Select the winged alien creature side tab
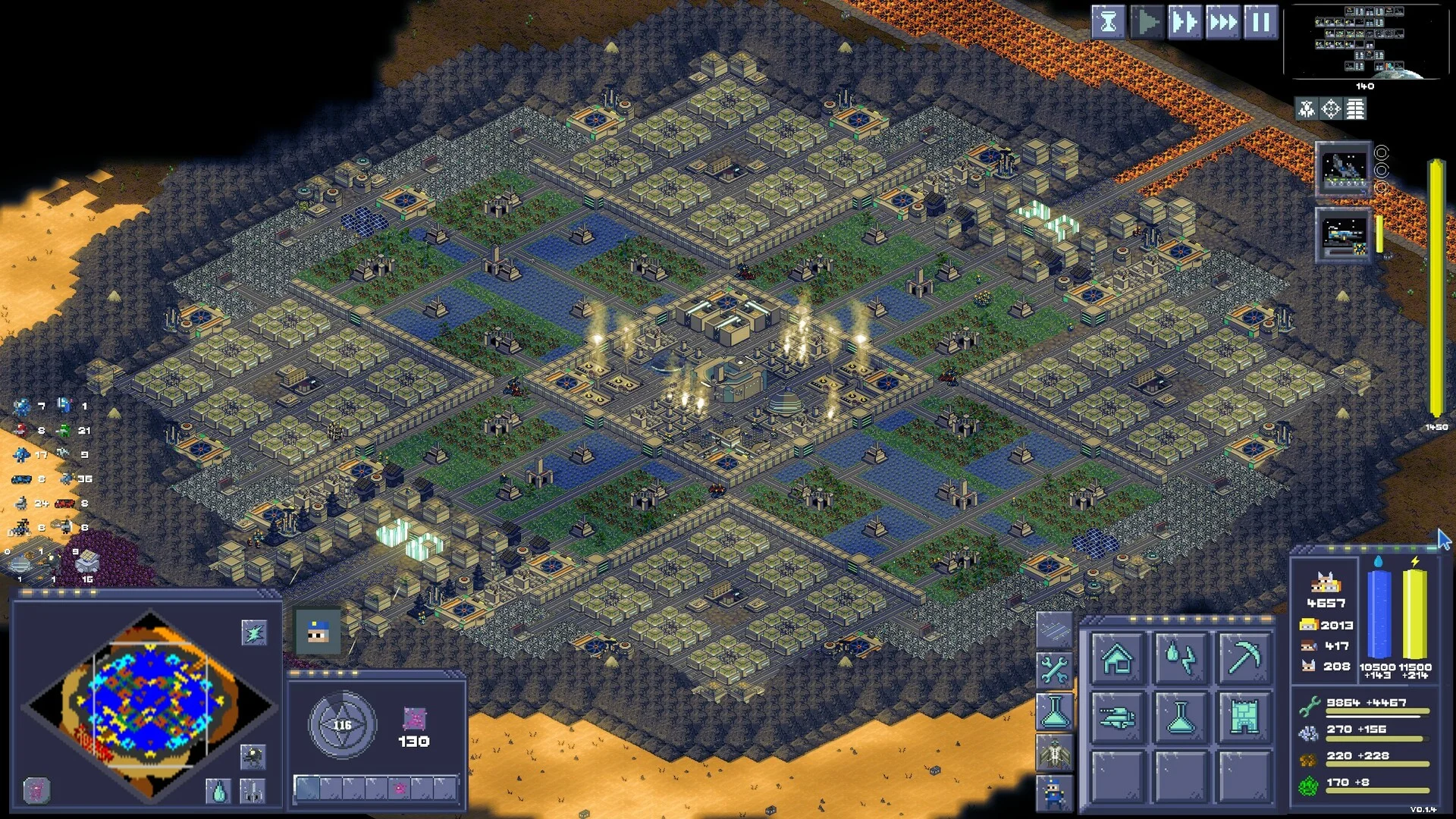Screen dimensions: 1456x819 1054,753
